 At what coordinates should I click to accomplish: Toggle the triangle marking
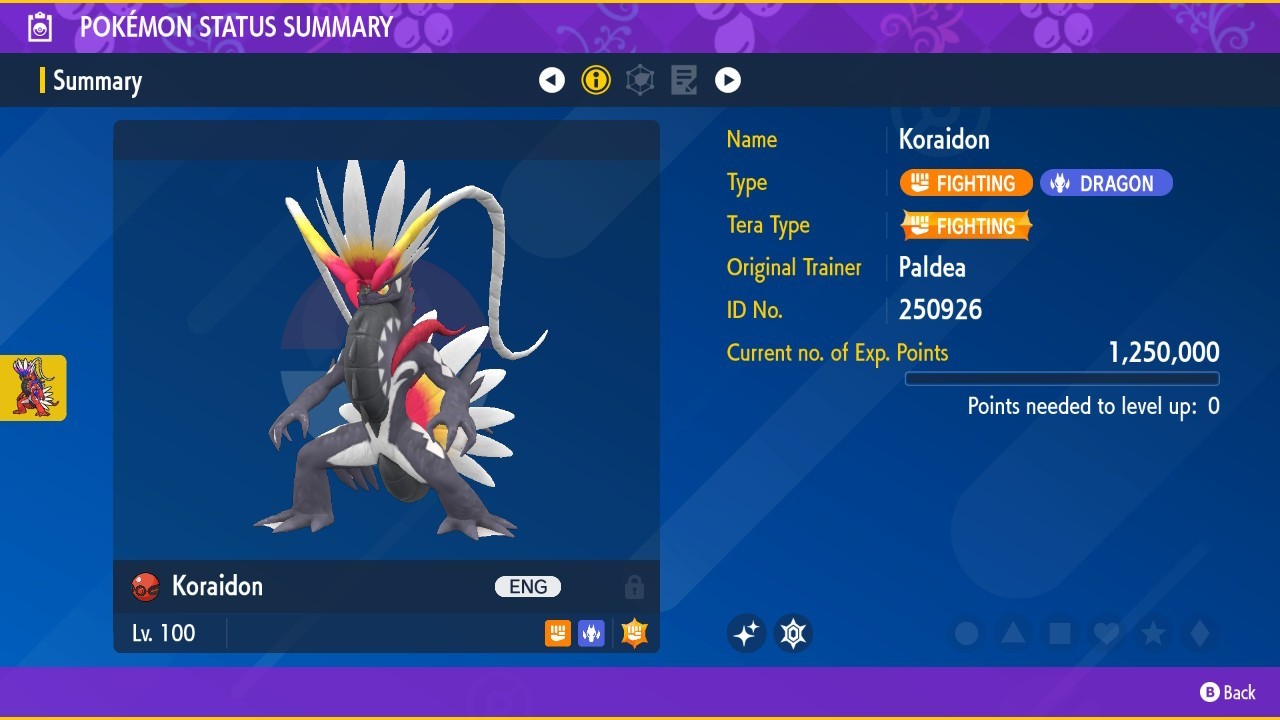(x=1013, y=633)
